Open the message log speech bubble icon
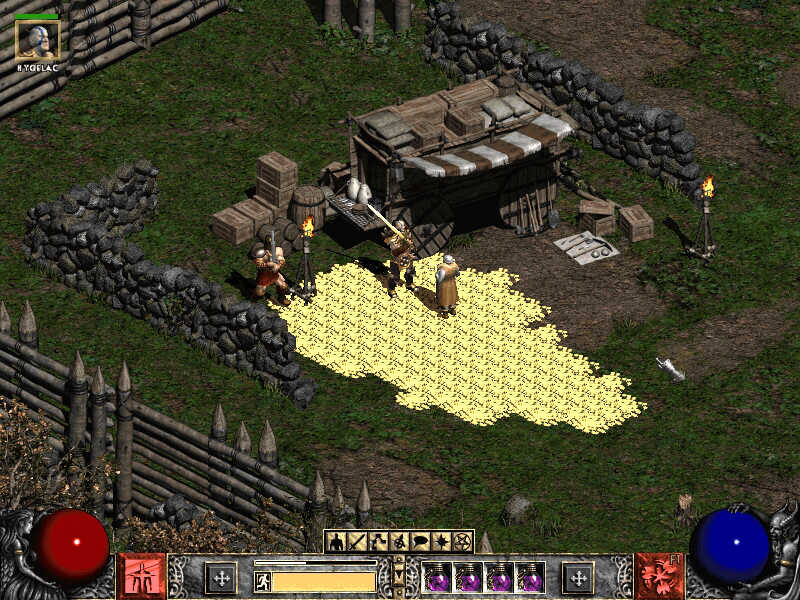800x600 pixels. (421, 541)
